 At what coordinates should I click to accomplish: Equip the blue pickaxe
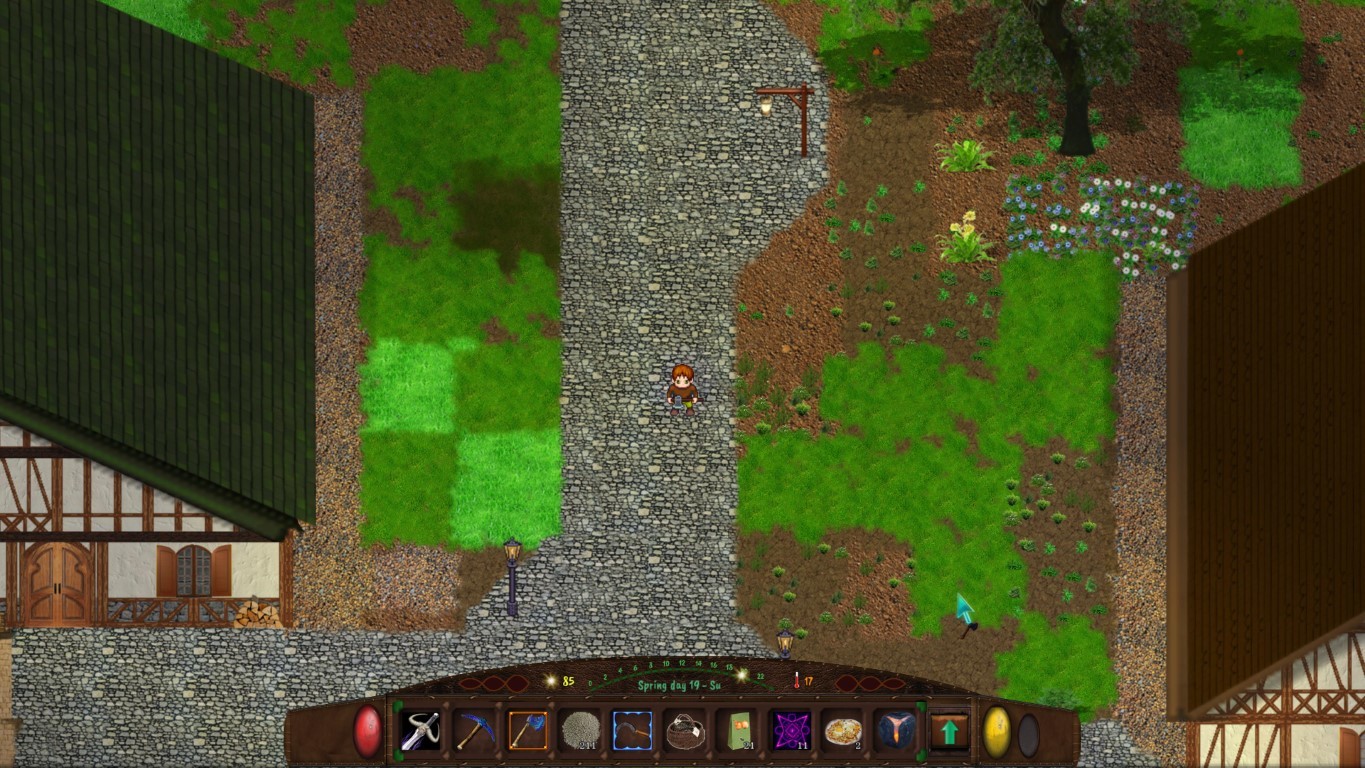[474, 731]
